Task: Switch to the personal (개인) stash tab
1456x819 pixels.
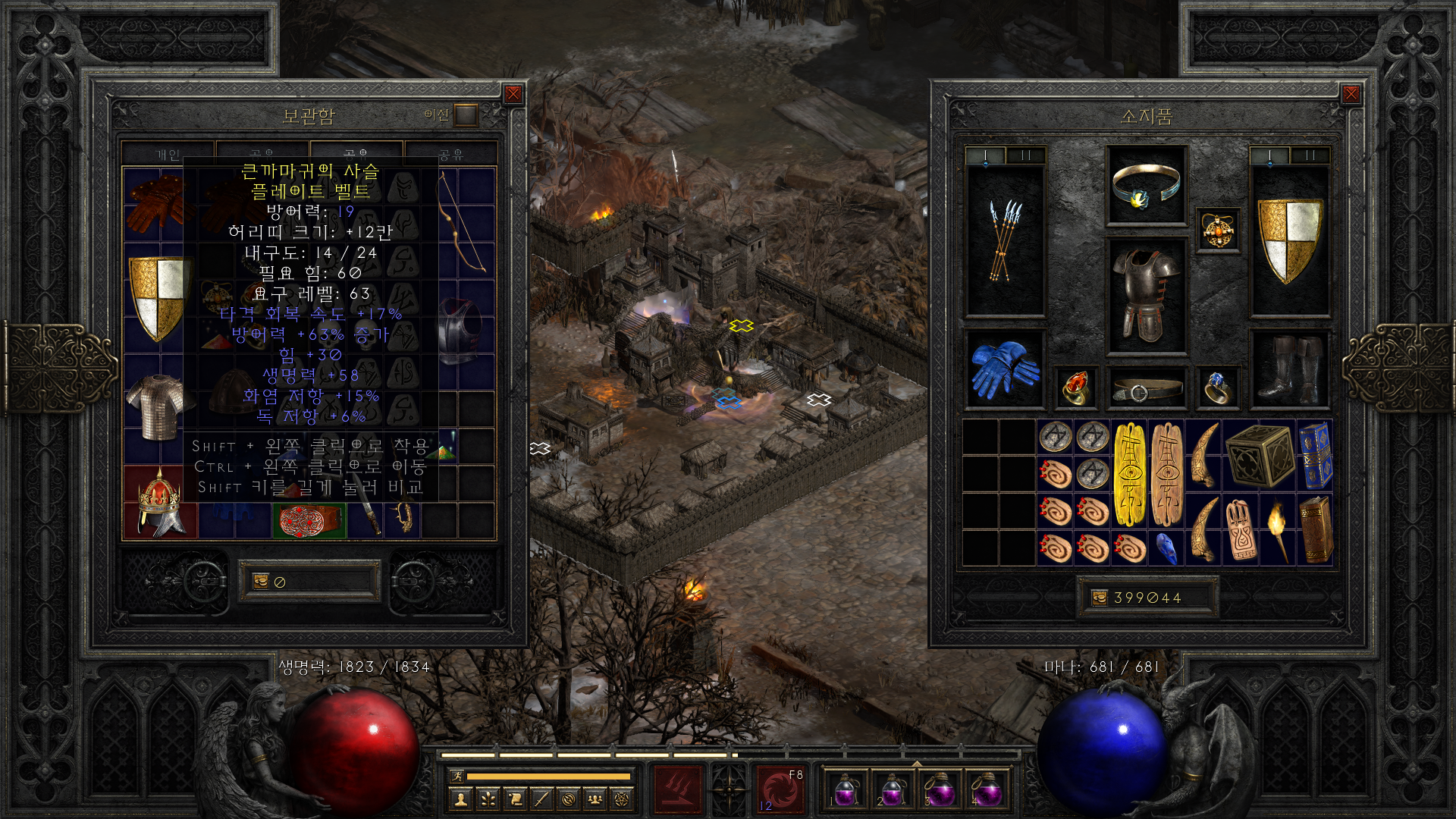Action: coord(168,154)
